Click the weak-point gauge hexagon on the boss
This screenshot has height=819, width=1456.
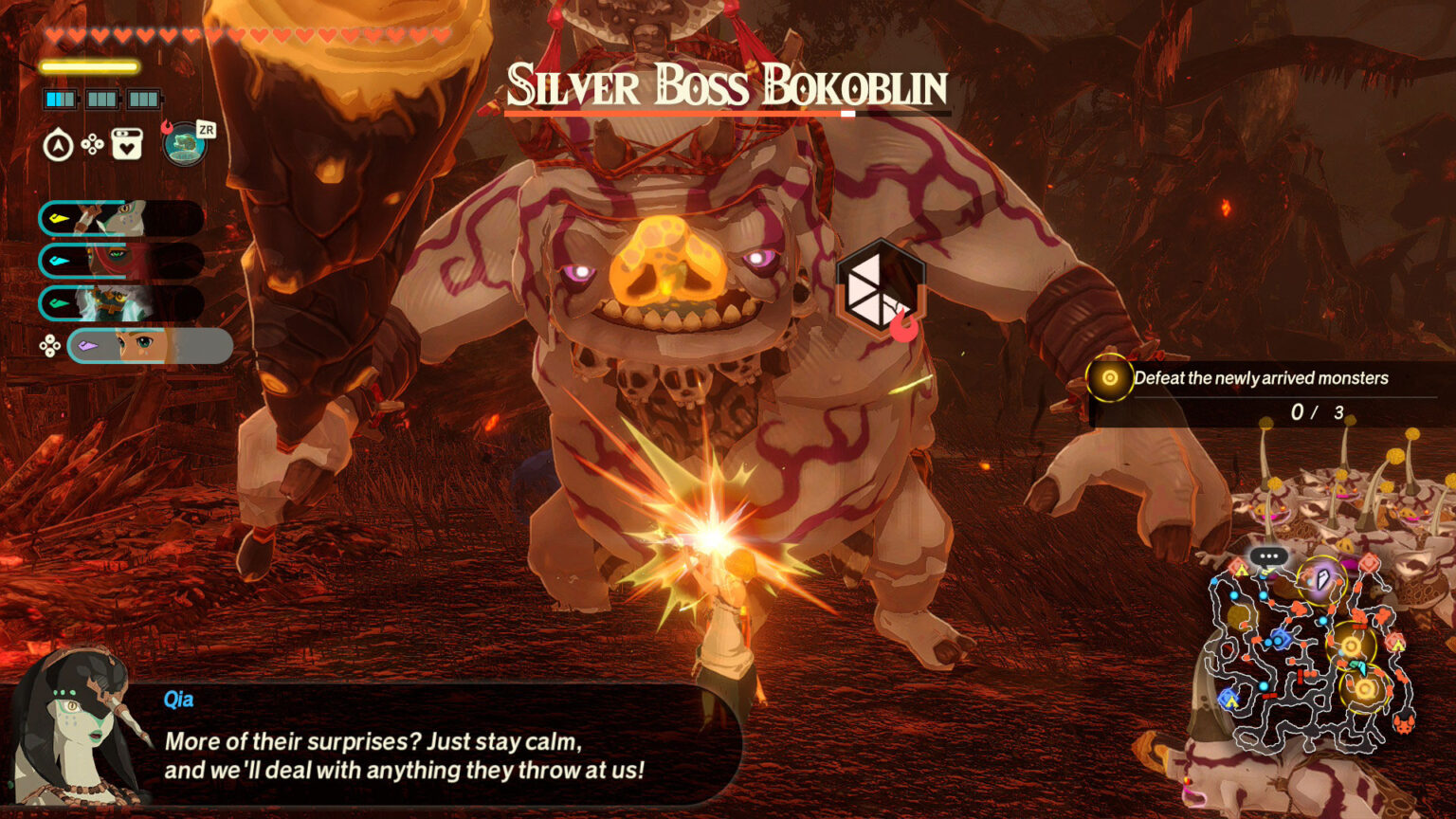point(883,289)
